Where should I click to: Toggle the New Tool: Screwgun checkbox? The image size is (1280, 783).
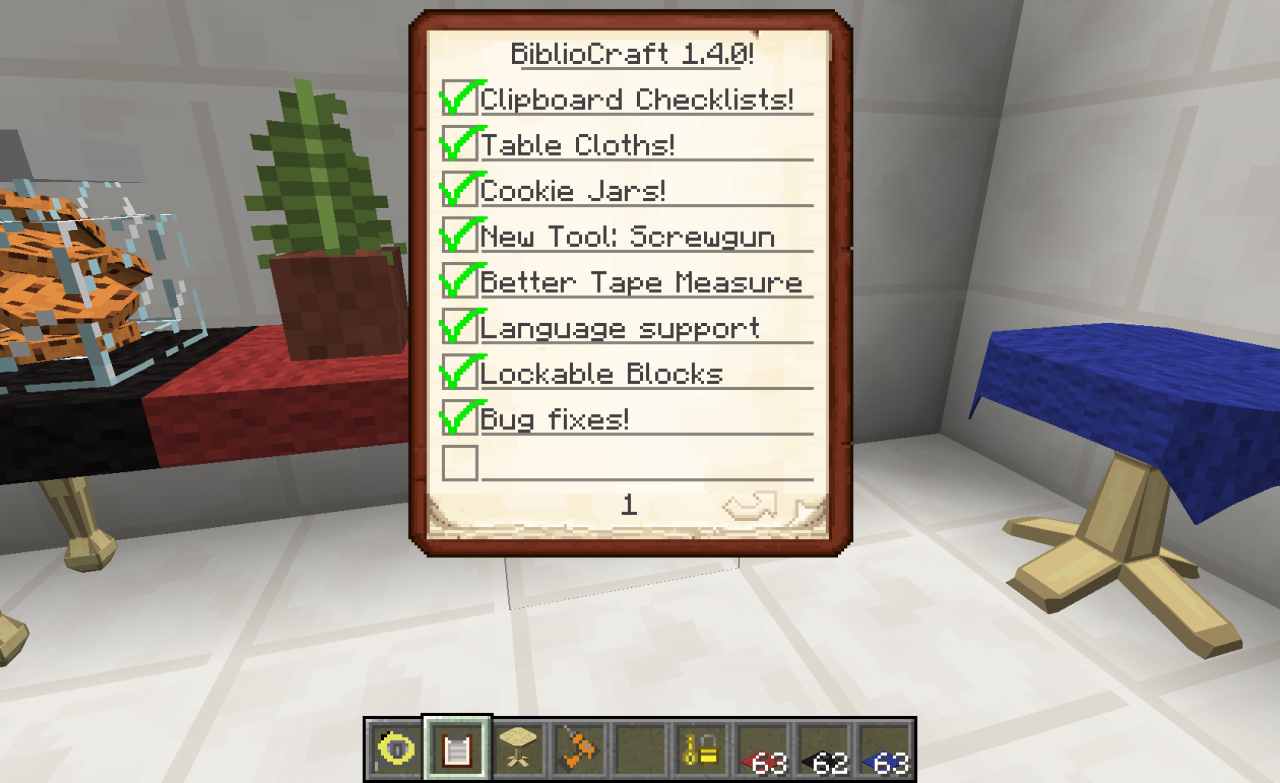459,237
